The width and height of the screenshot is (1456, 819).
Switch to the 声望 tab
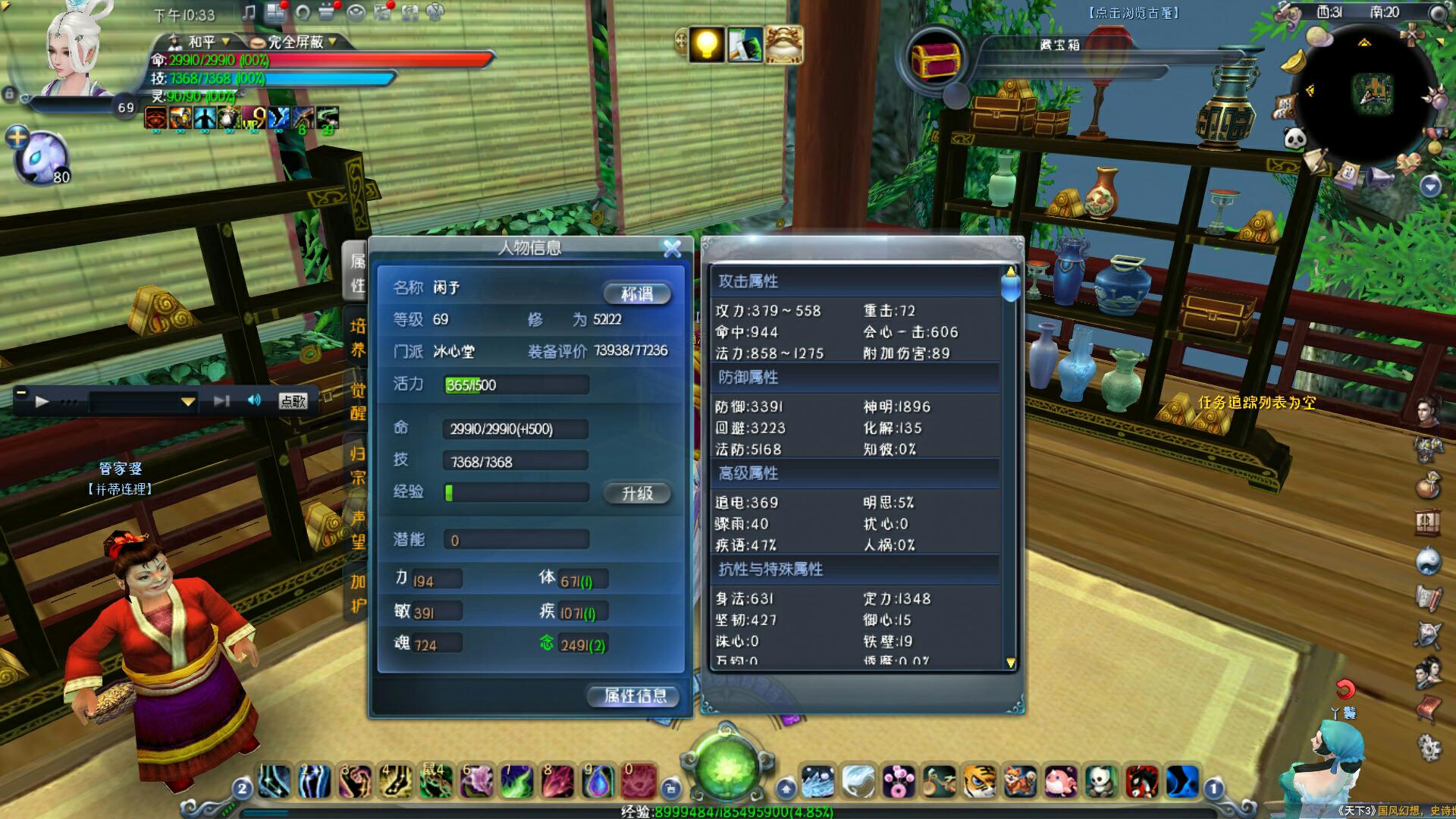(357, 529)
